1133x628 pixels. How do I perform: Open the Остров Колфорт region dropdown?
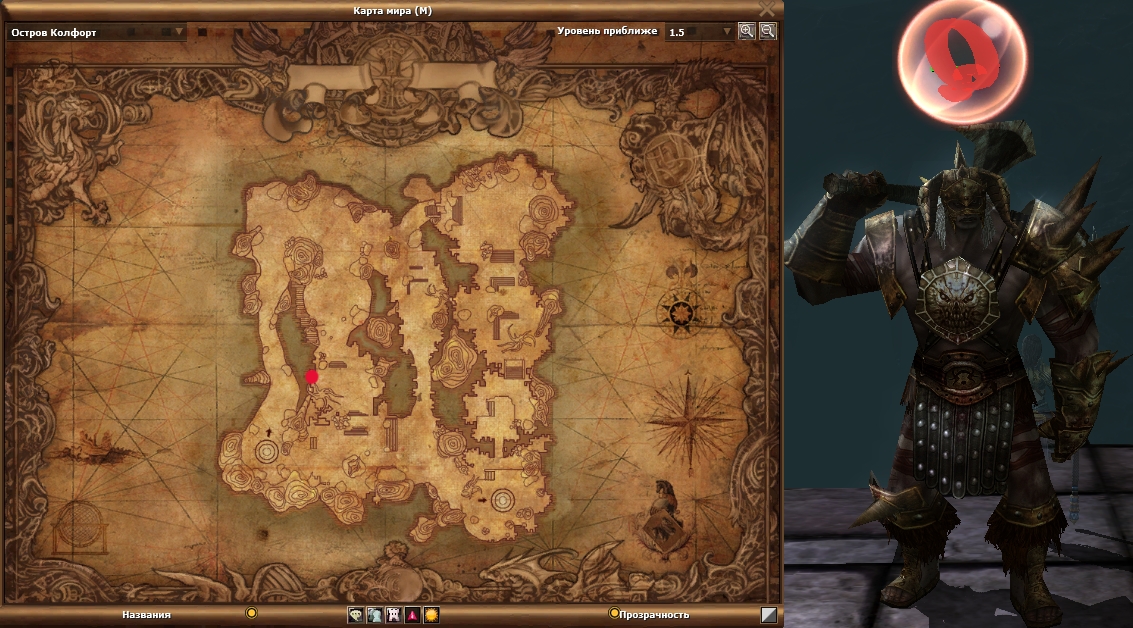pos(180,32)
